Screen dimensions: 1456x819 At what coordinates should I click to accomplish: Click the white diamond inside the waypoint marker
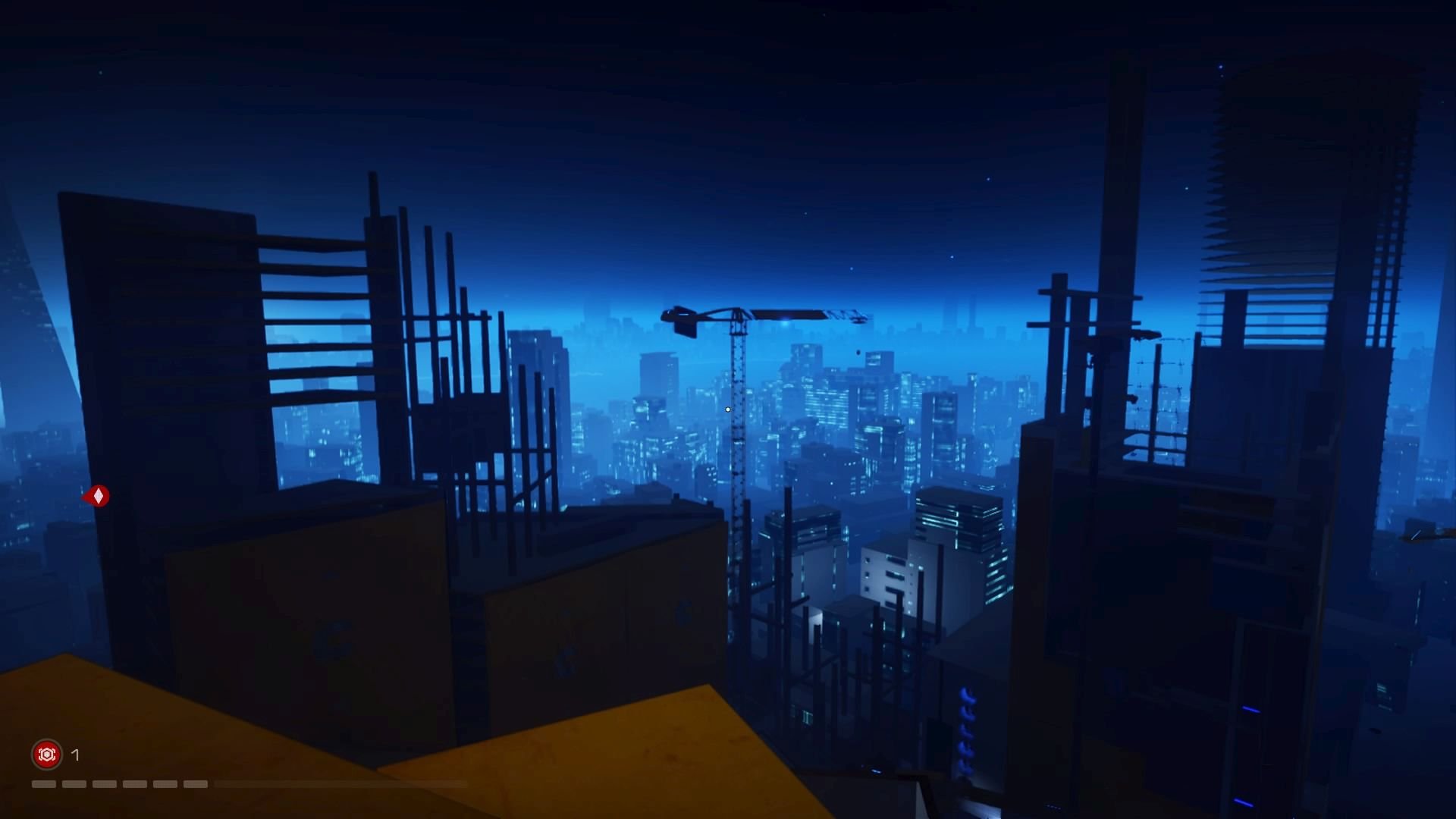click(97, 495)
